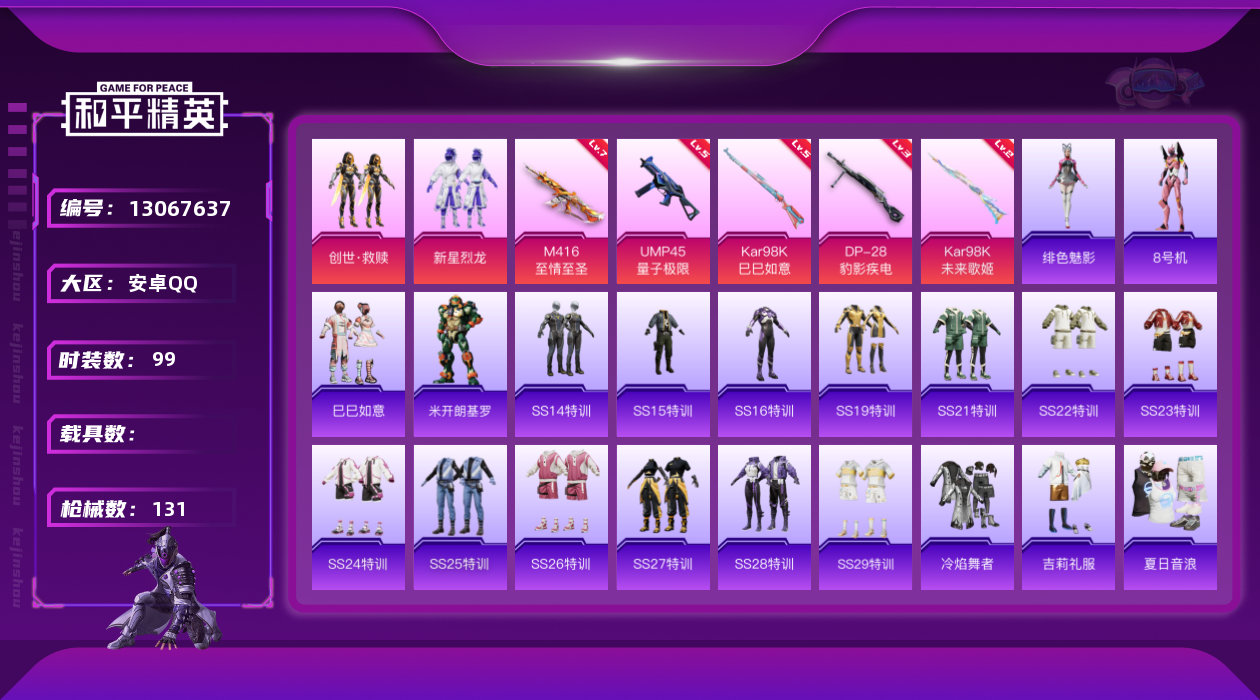Choose the SS22特训 outfit card

[x=1068, y=364]
